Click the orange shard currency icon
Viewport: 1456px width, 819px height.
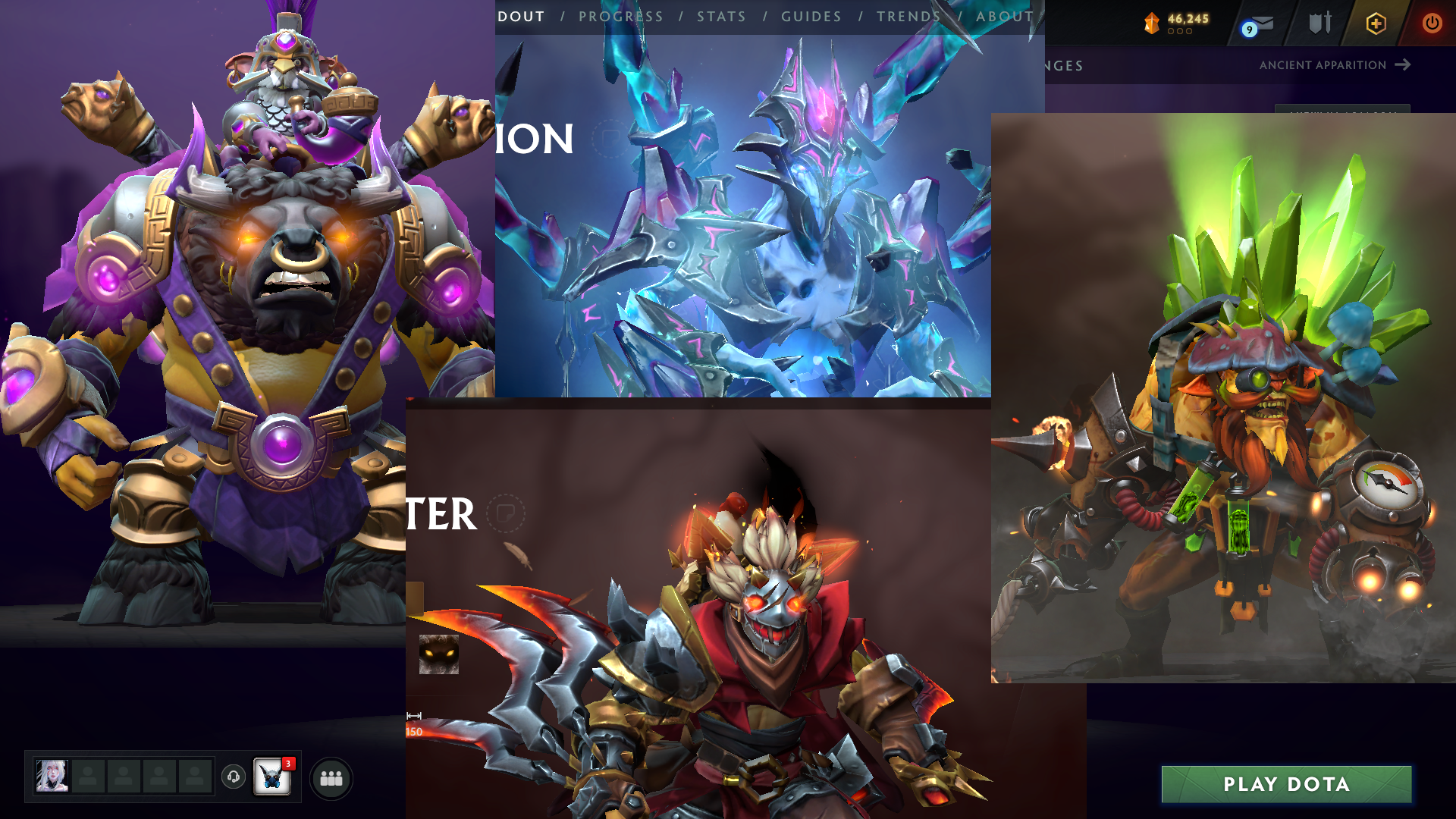coord(1150,21)
